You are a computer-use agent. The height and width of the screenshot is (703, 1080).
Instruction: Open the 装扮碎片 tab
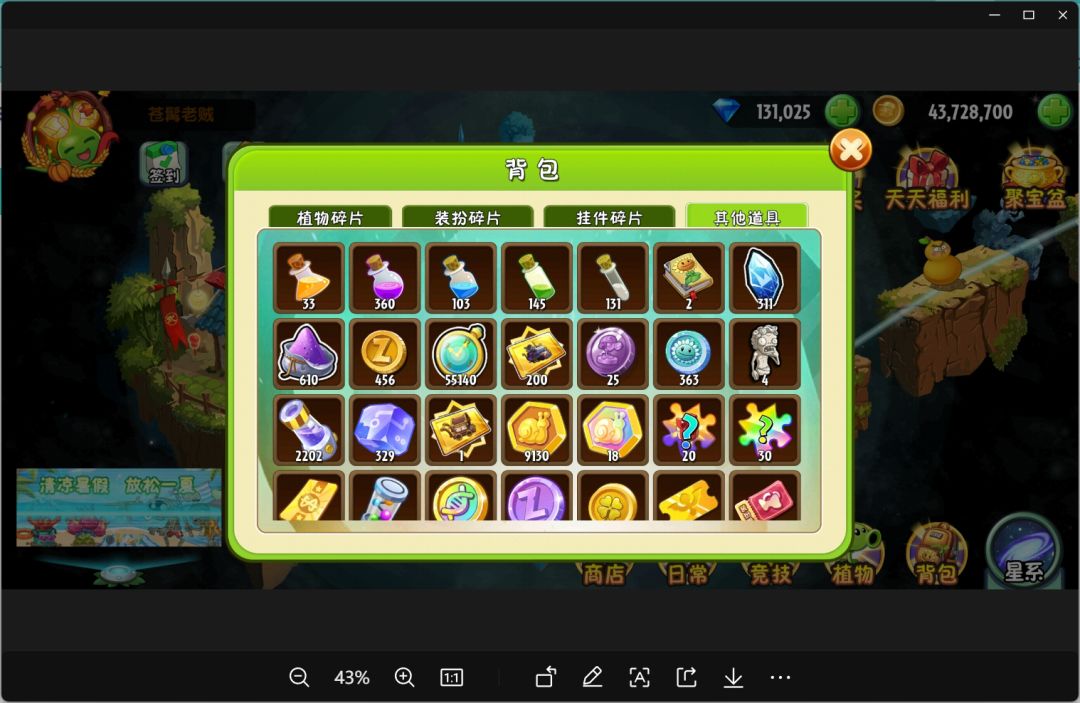[x=467, y=217]
